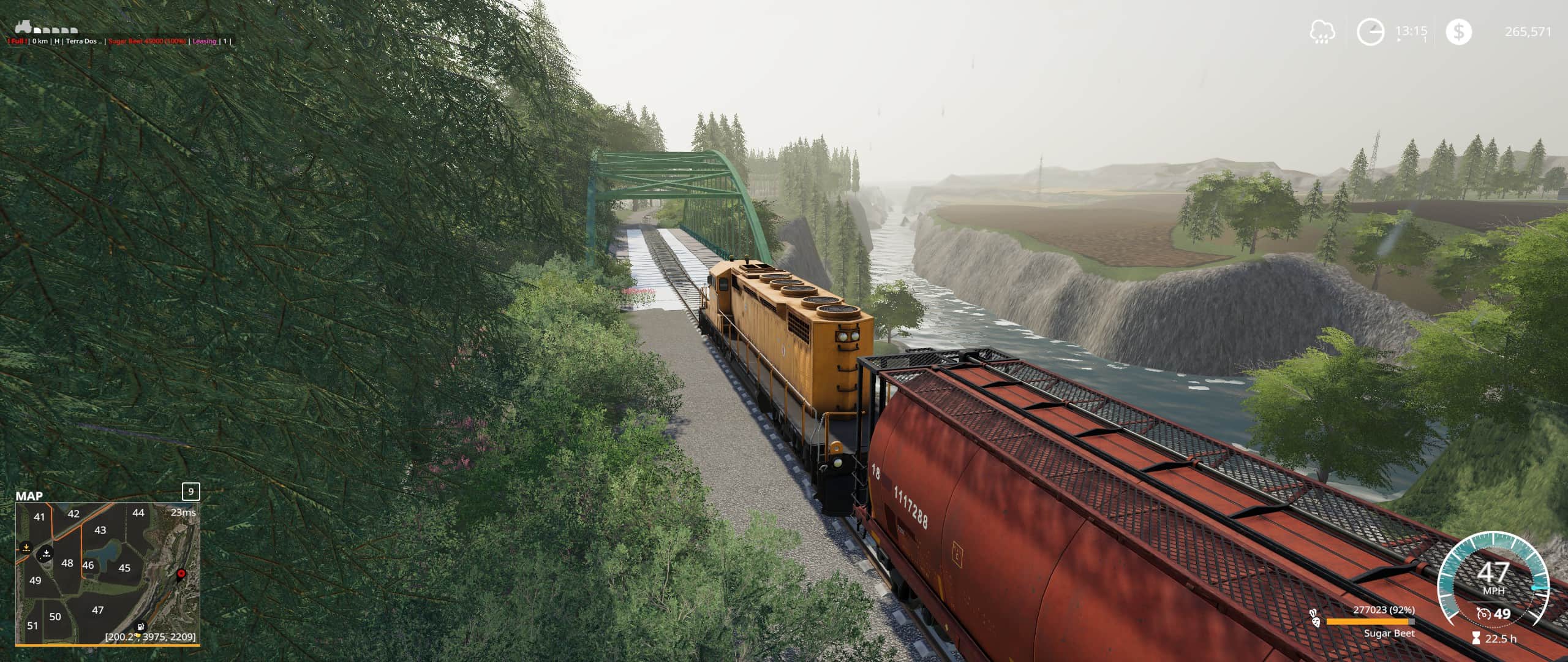Click the clock icon beside the time

pyautogui.click(x=1370, y=32)
